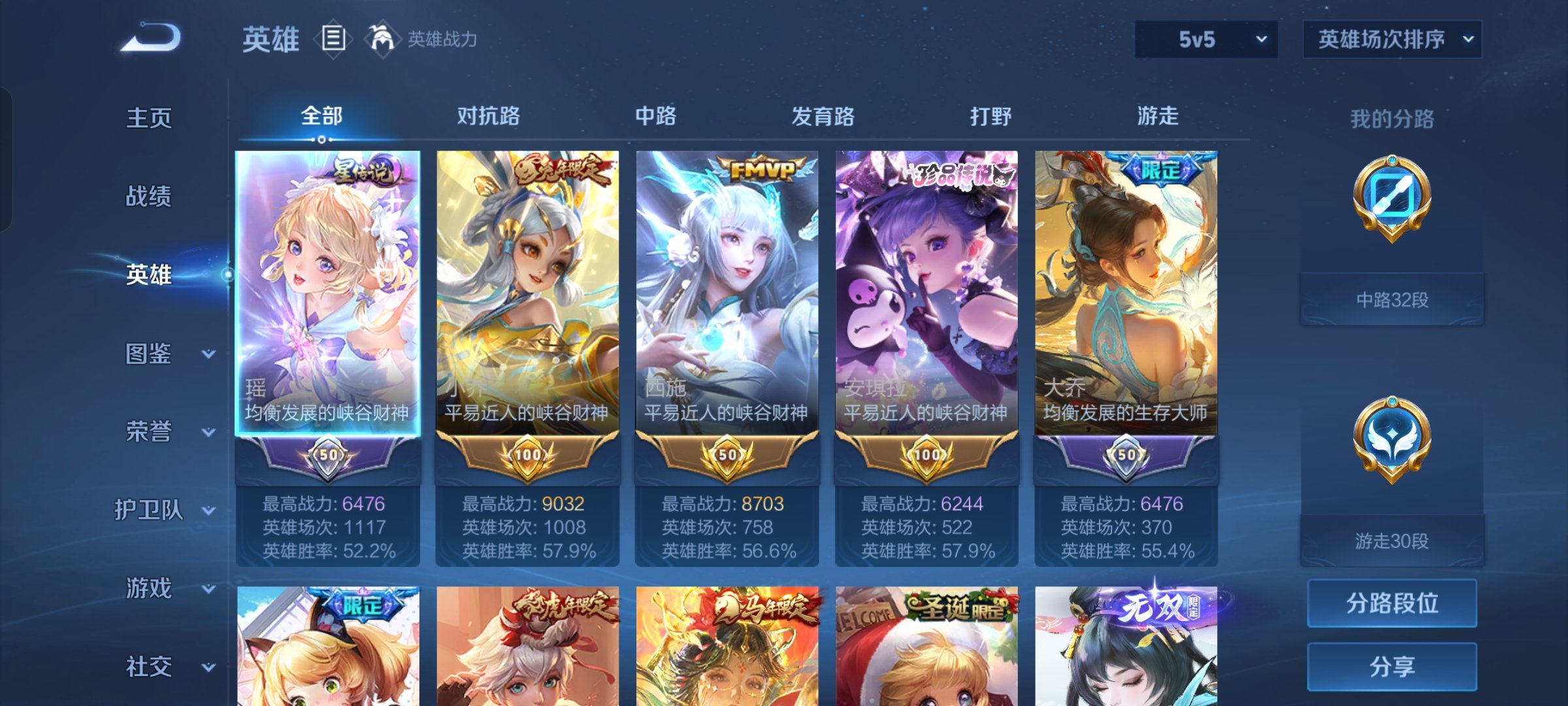Click the back arrow in top-left corner

[150, 39]
